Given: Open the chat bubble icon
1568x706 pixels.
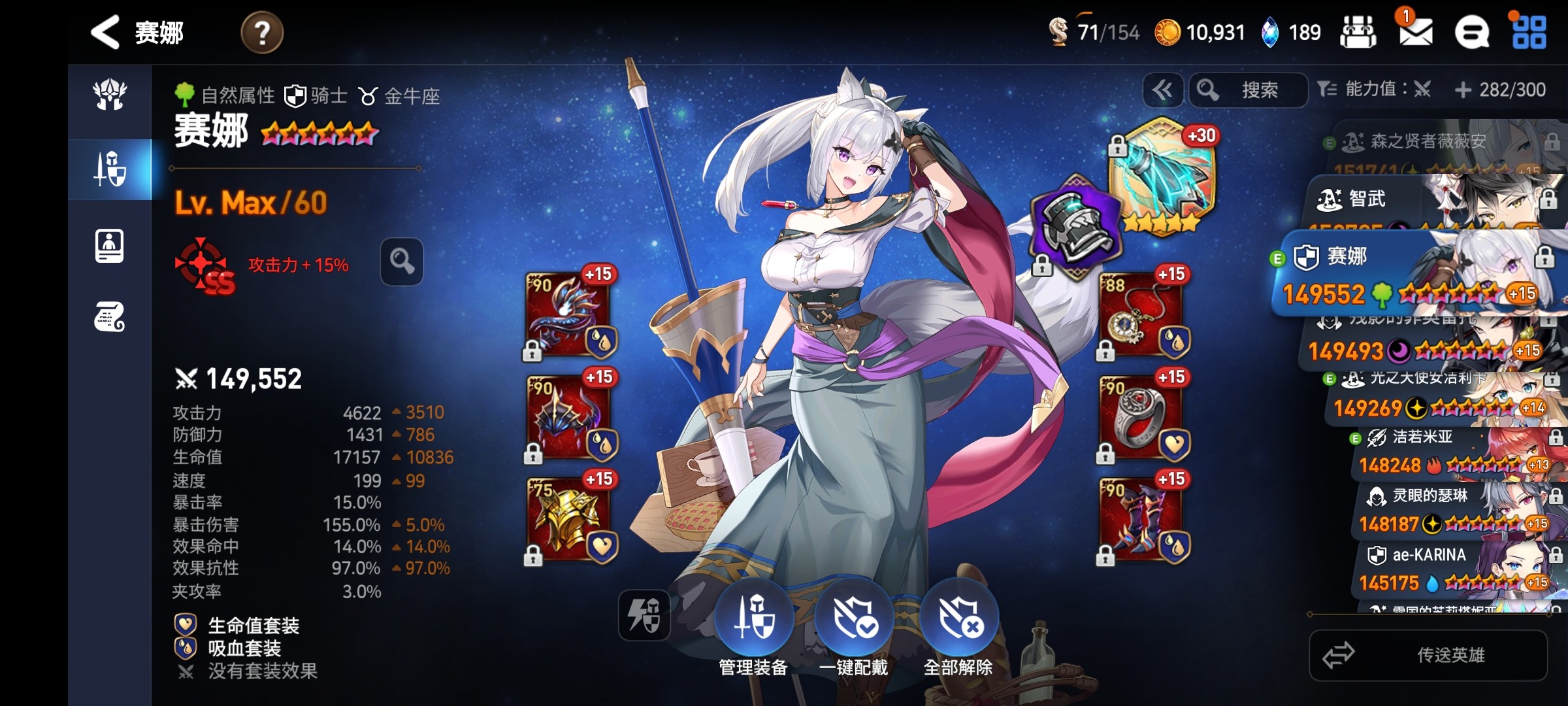Looking at the screenshot, I should click(1472, 32).
